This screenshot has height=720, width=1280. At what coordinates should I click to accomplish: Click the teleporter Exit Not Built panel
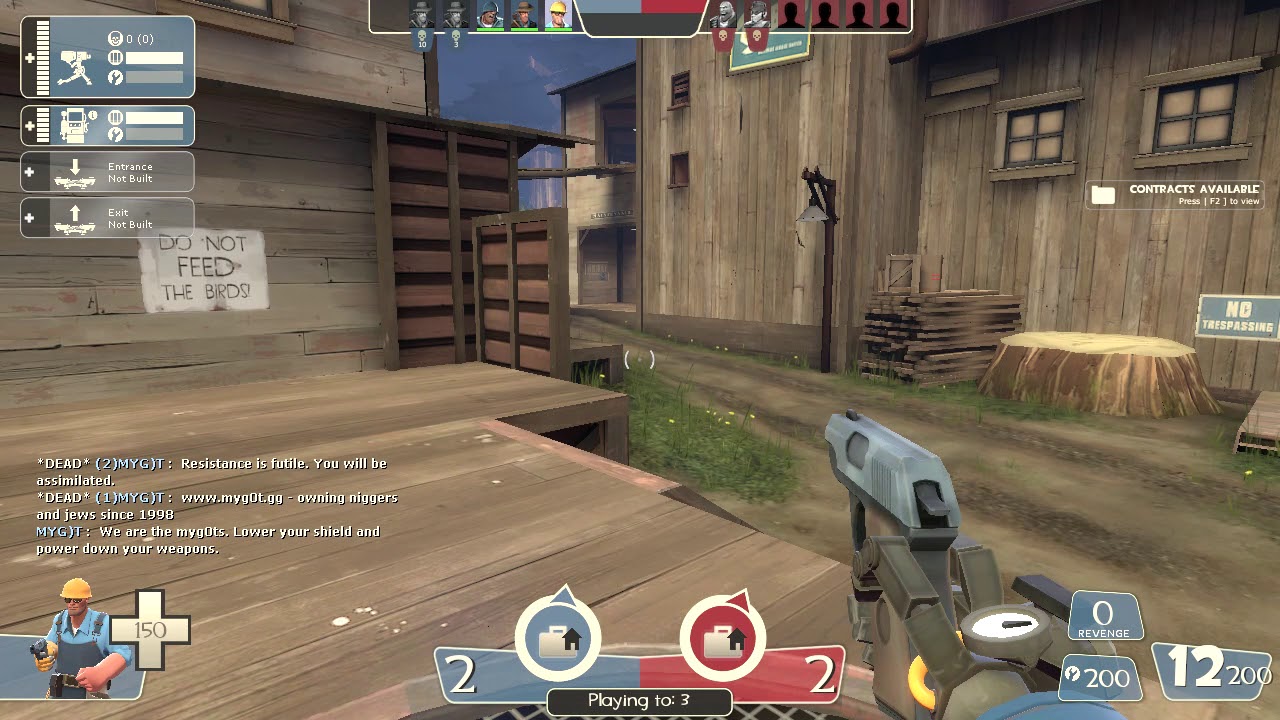pos(108,218)
